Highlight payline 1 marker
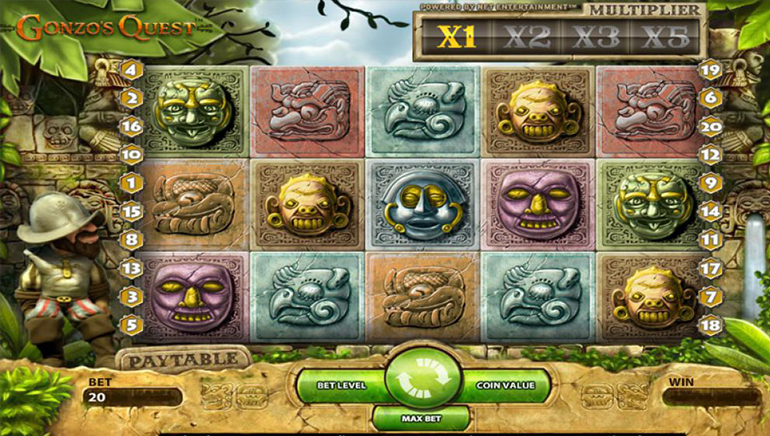Screen dimensions: 770x436 [x=131, y=183]
